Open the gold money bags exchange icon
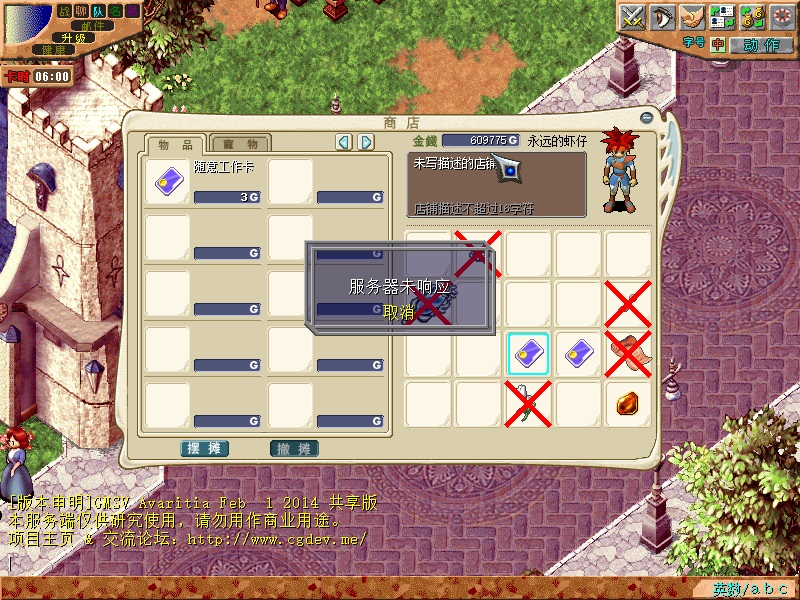800x600 pixels. click(752, 16)
